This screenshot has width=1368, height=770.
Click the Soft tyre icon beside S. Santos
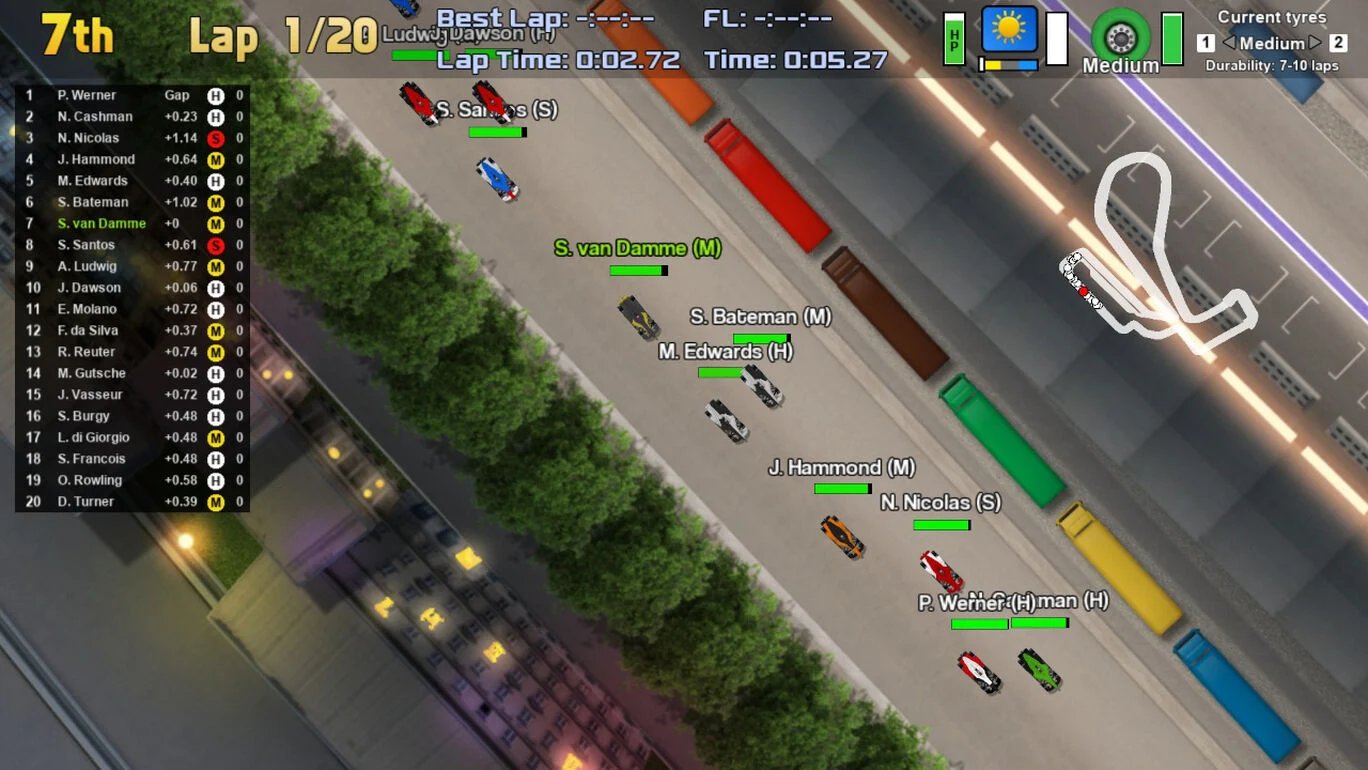click(x=214, y=244)
